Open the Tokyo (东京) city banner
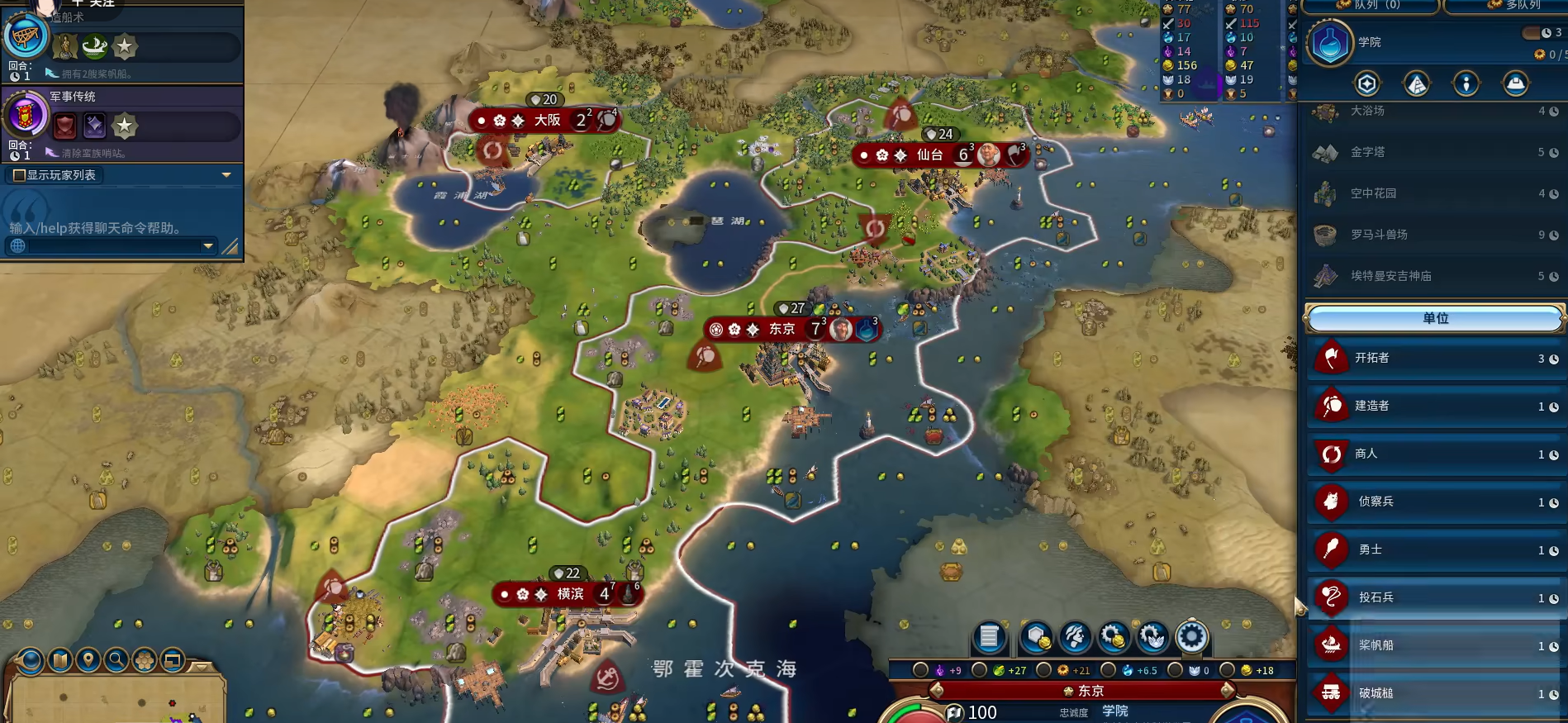Screen dimensions: 1568x723 tap(782, 330)
